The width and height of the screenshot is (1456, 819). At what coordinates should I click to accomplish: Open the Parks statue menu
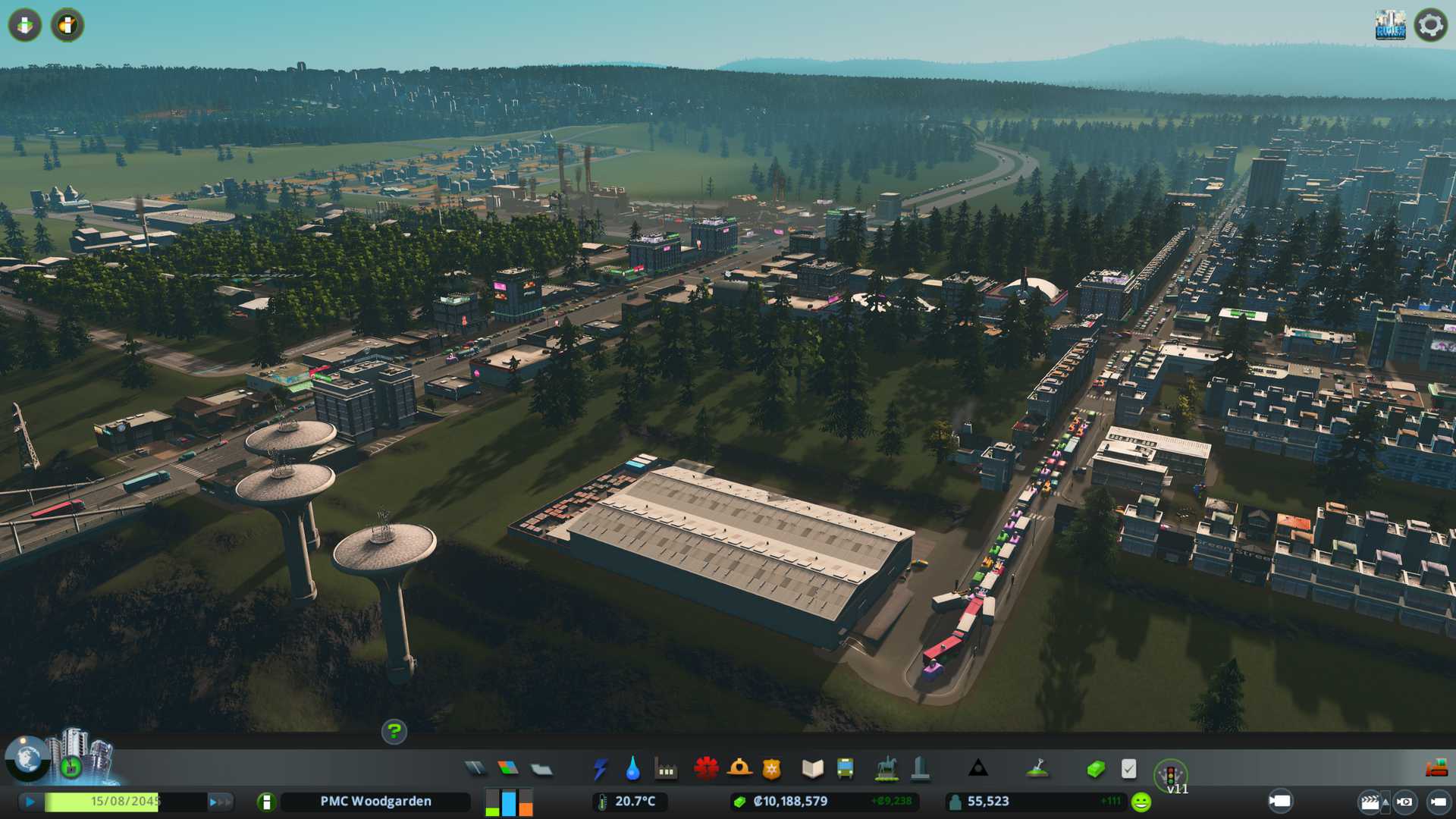(x=886, y=769)
